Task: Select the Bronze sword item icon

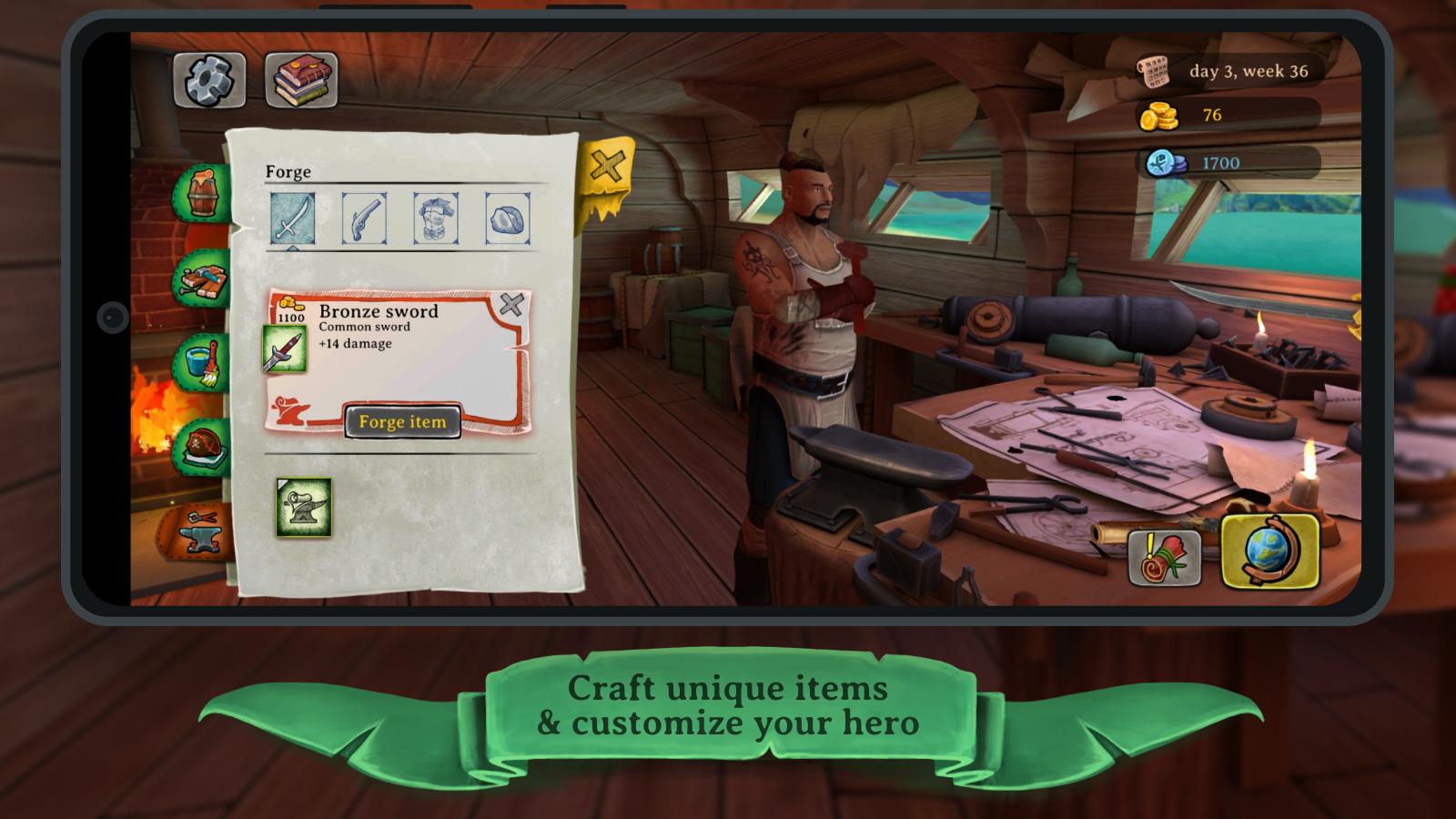Action: 284,349
